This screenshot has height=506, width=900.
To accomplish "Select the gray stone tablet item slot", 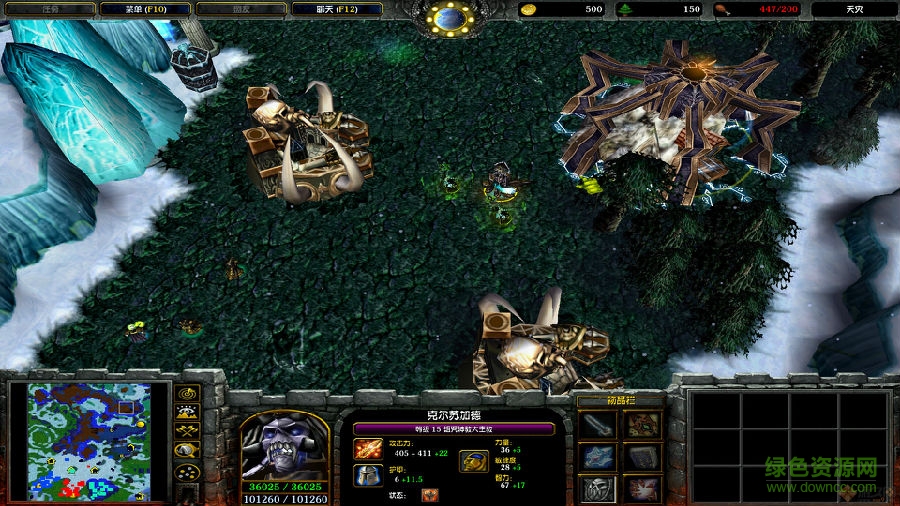I will point(641,457).
